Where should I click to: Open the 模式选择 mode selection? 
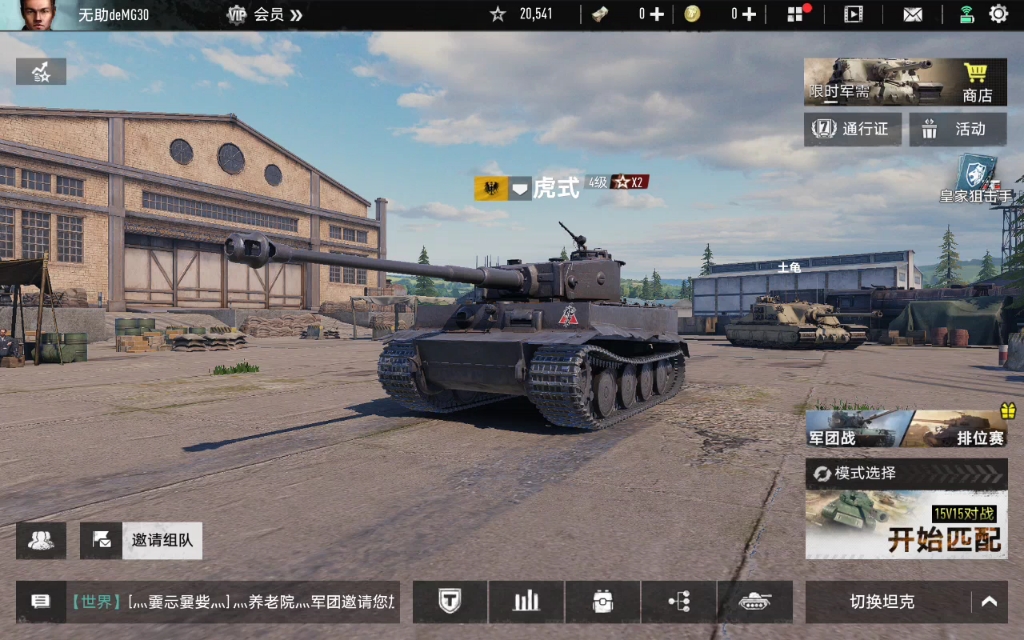click(x=906, y=473)
